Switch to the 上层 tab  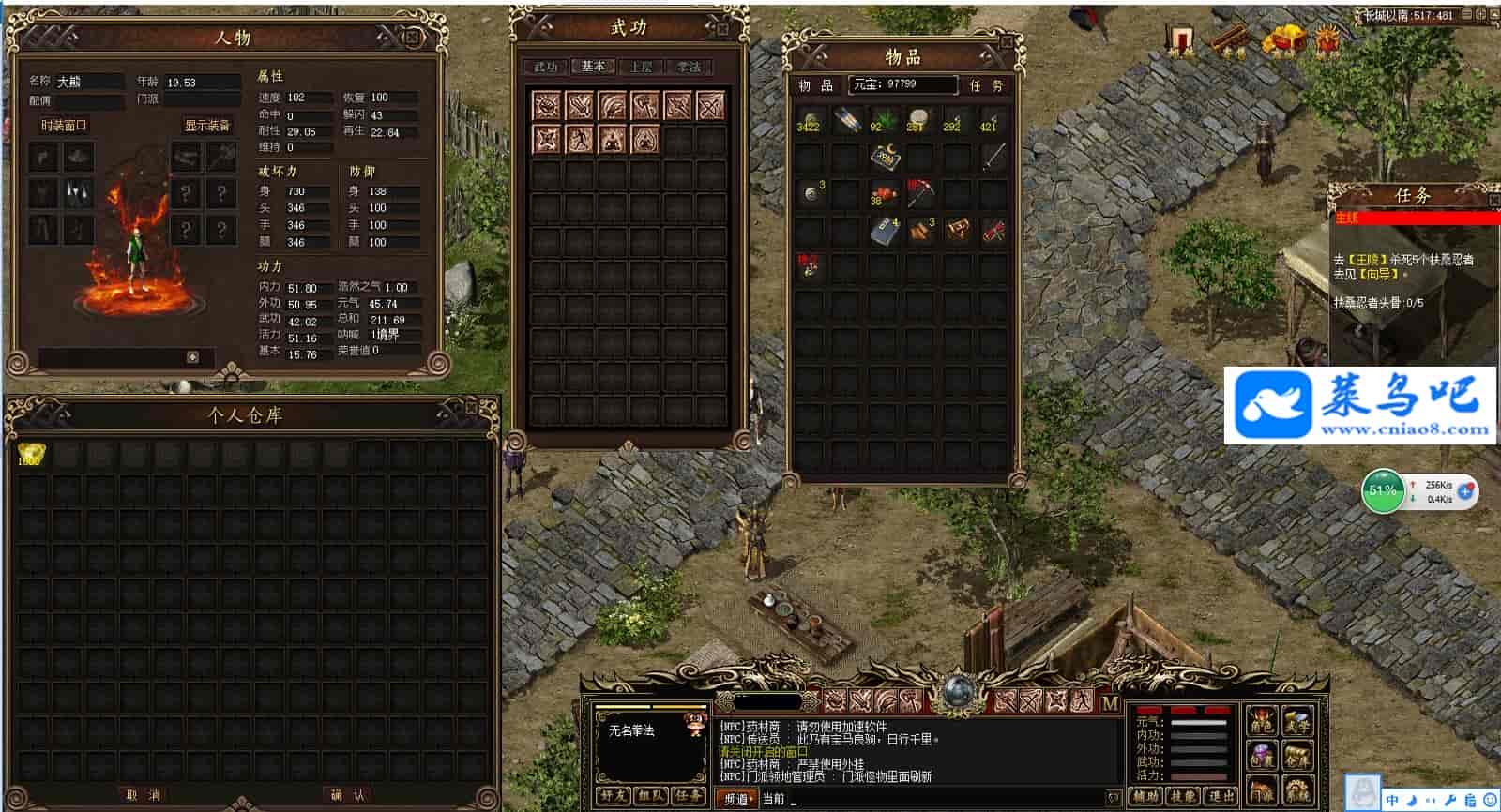pos(641,67)
